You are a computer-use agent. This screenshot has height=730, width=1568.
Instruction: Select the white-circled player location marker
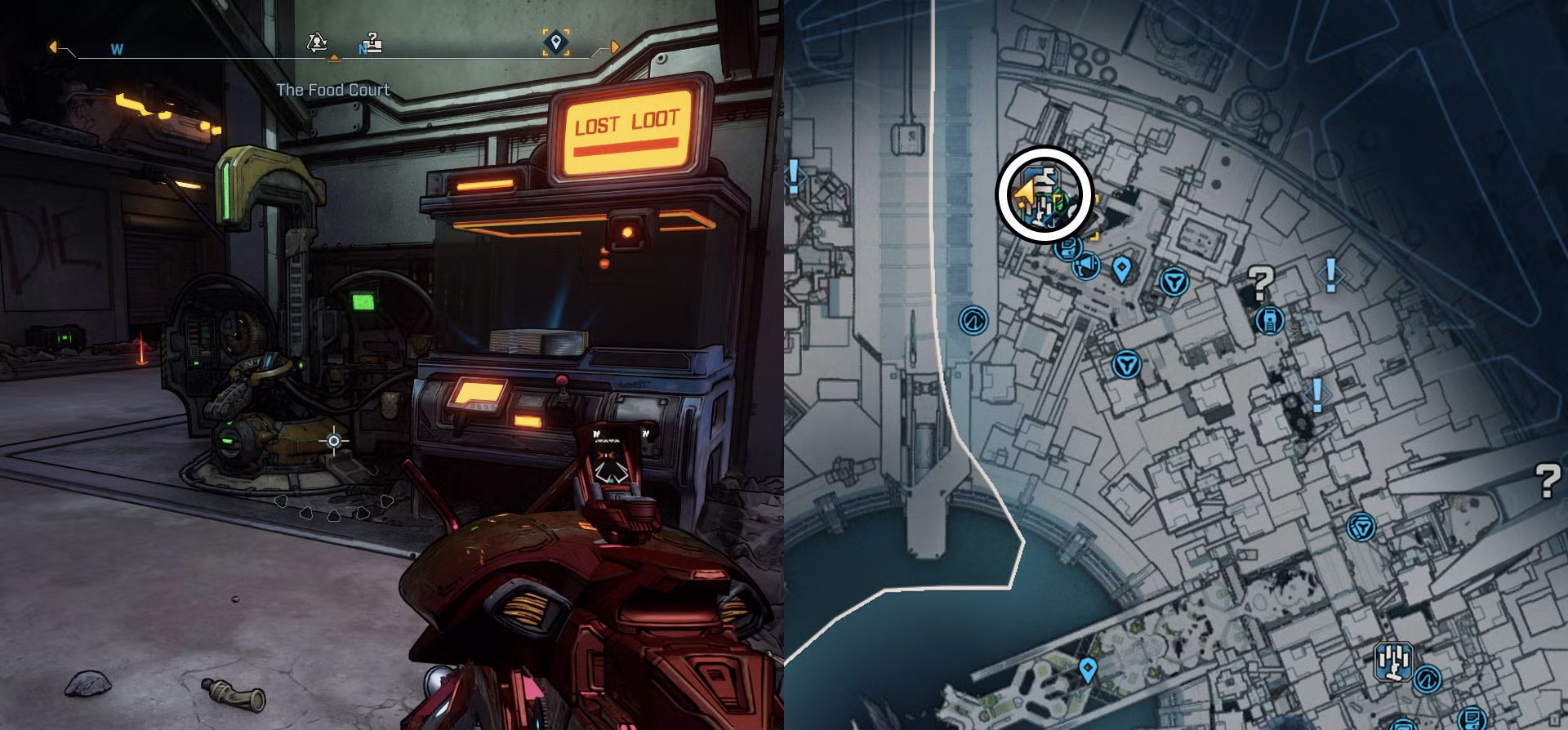pos(1044,194)
